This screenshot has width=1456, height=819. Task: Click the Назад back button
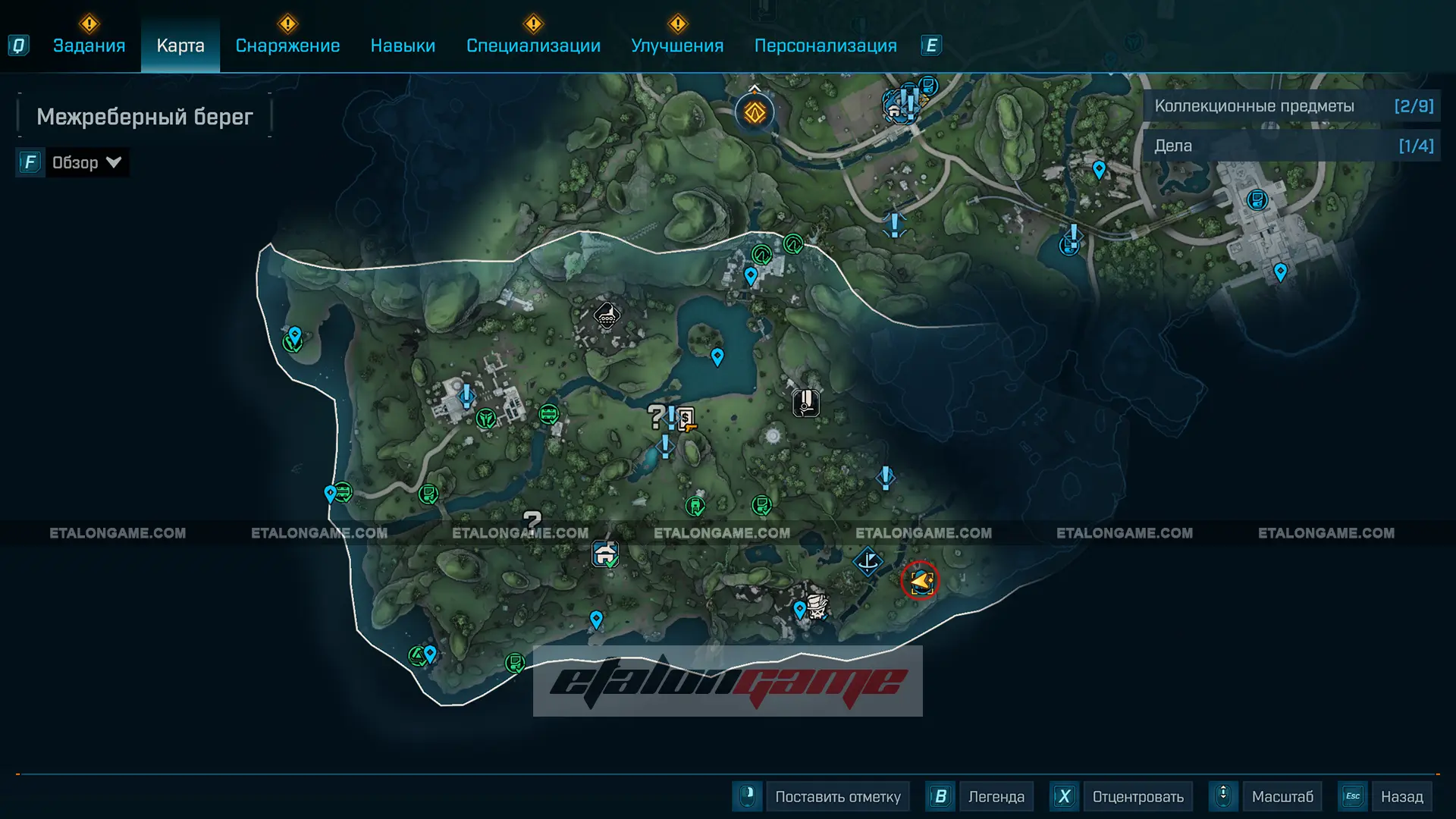tap(1401, 796)
